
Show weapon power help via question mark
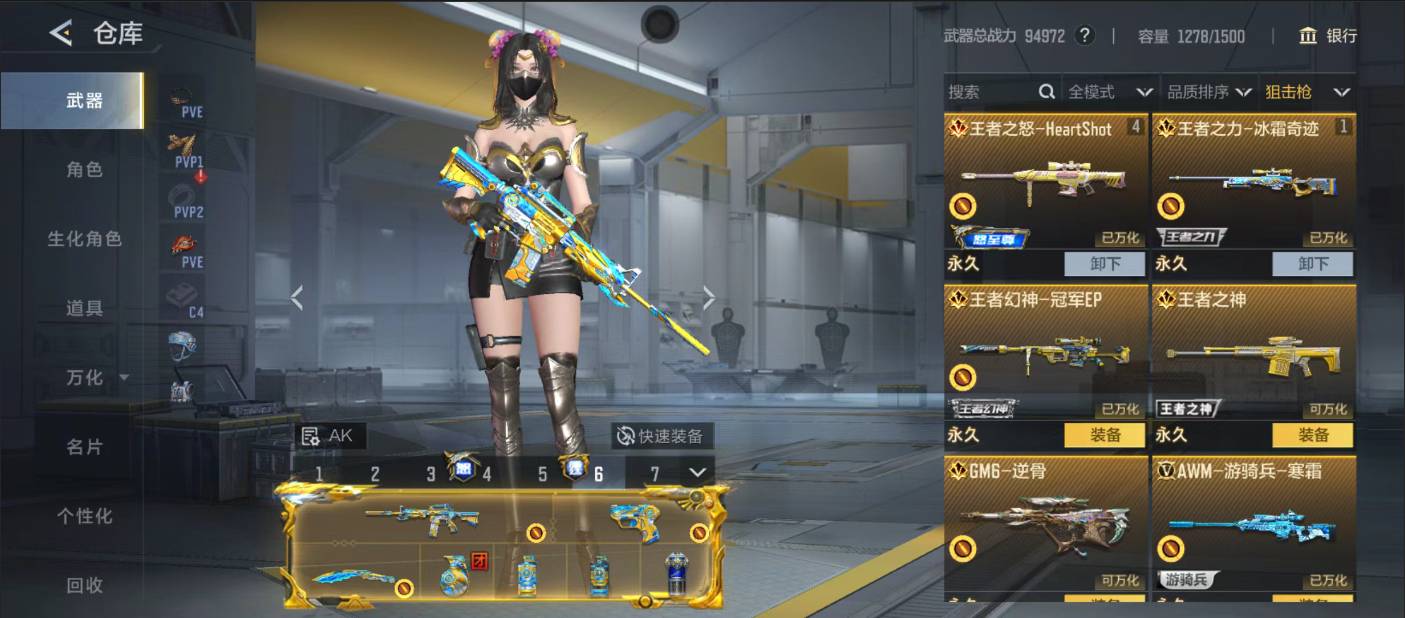point(1085,36)
